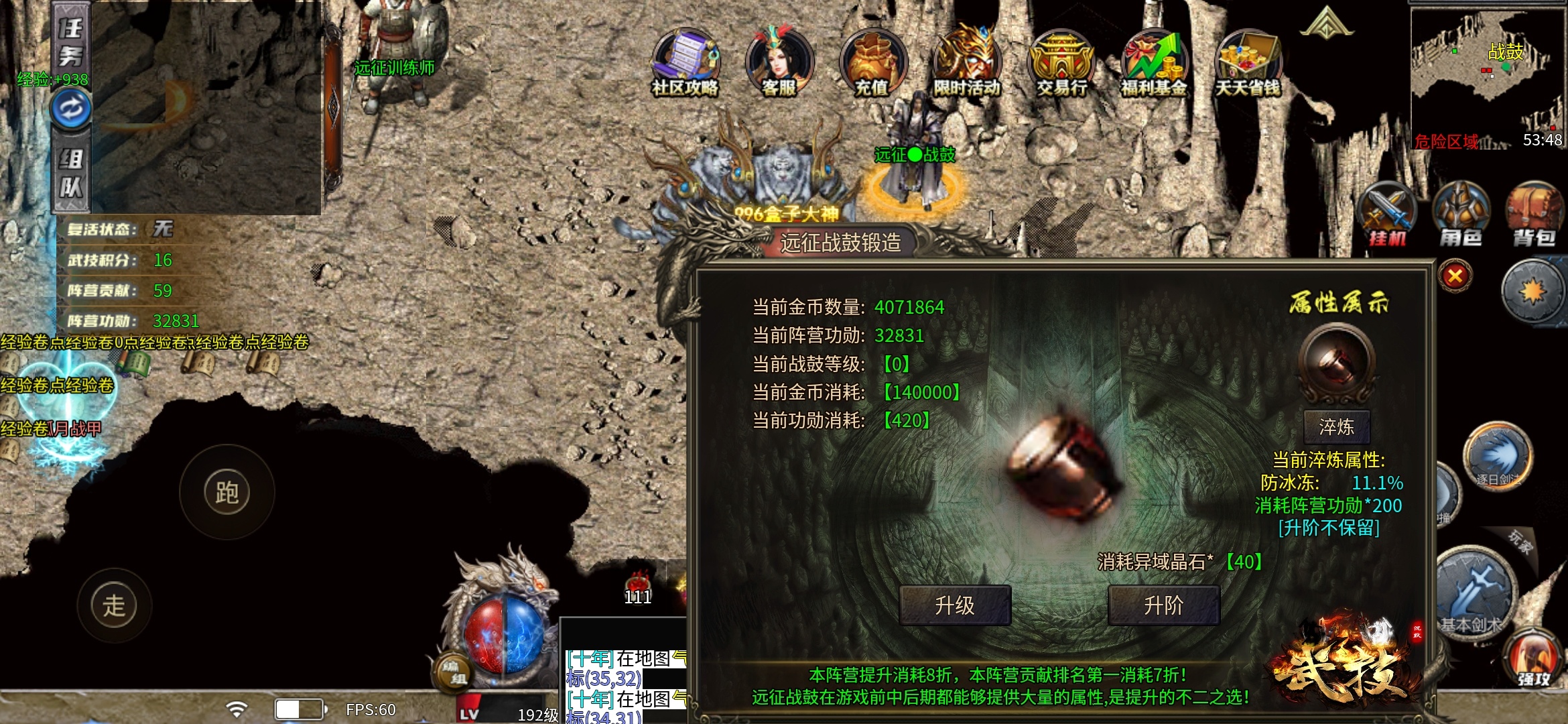This screenshot has height=724, width=1568.
Task: Open the 背包 backpack
Action: (1534, 215)
